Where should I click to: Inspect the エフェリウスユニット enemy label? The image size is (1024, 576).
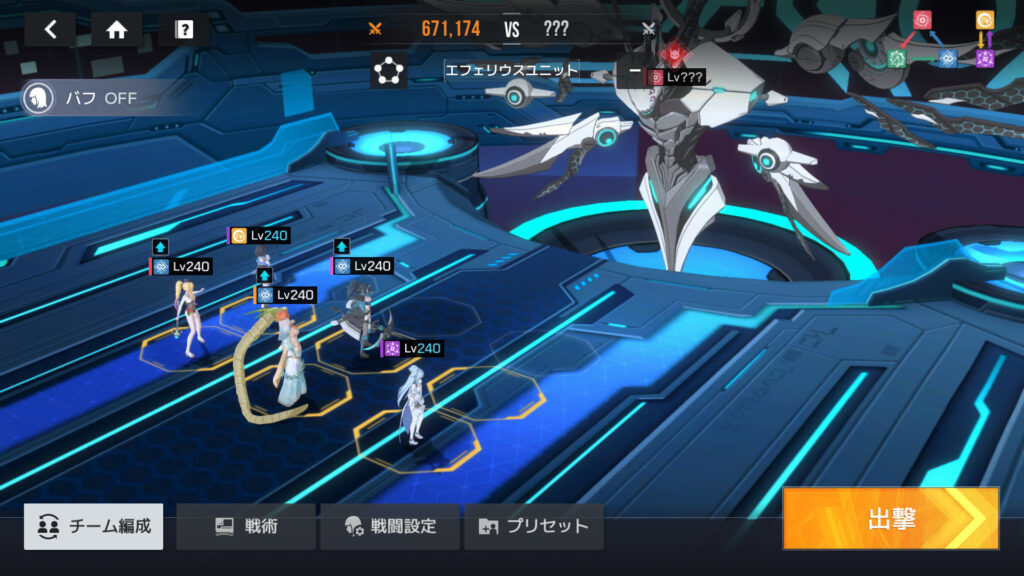pos(511,71)
